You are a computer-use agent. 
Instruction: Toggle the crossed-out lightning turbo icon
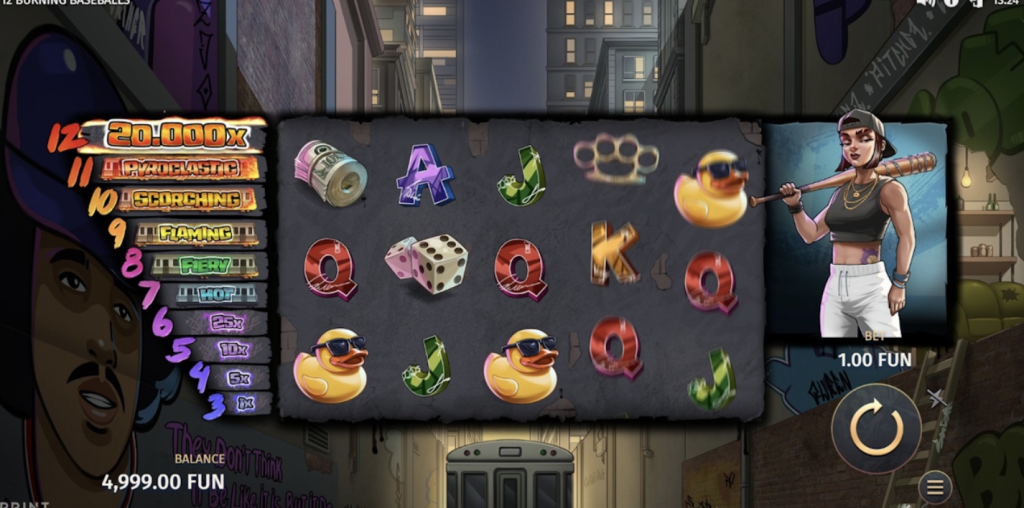[x=937, y=399]
